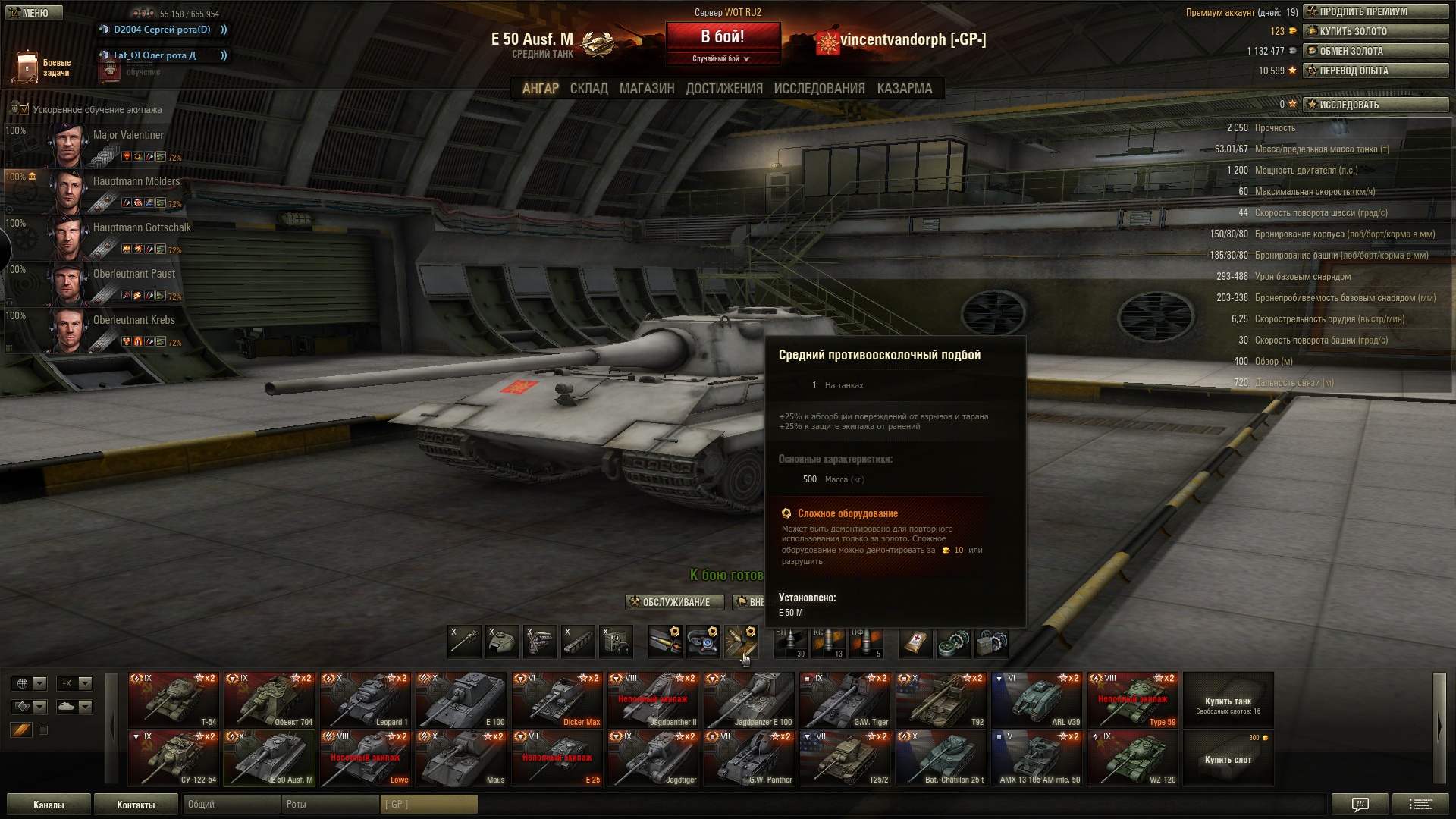Choose the Leopard 1 tank tile

tap(366, 699)
